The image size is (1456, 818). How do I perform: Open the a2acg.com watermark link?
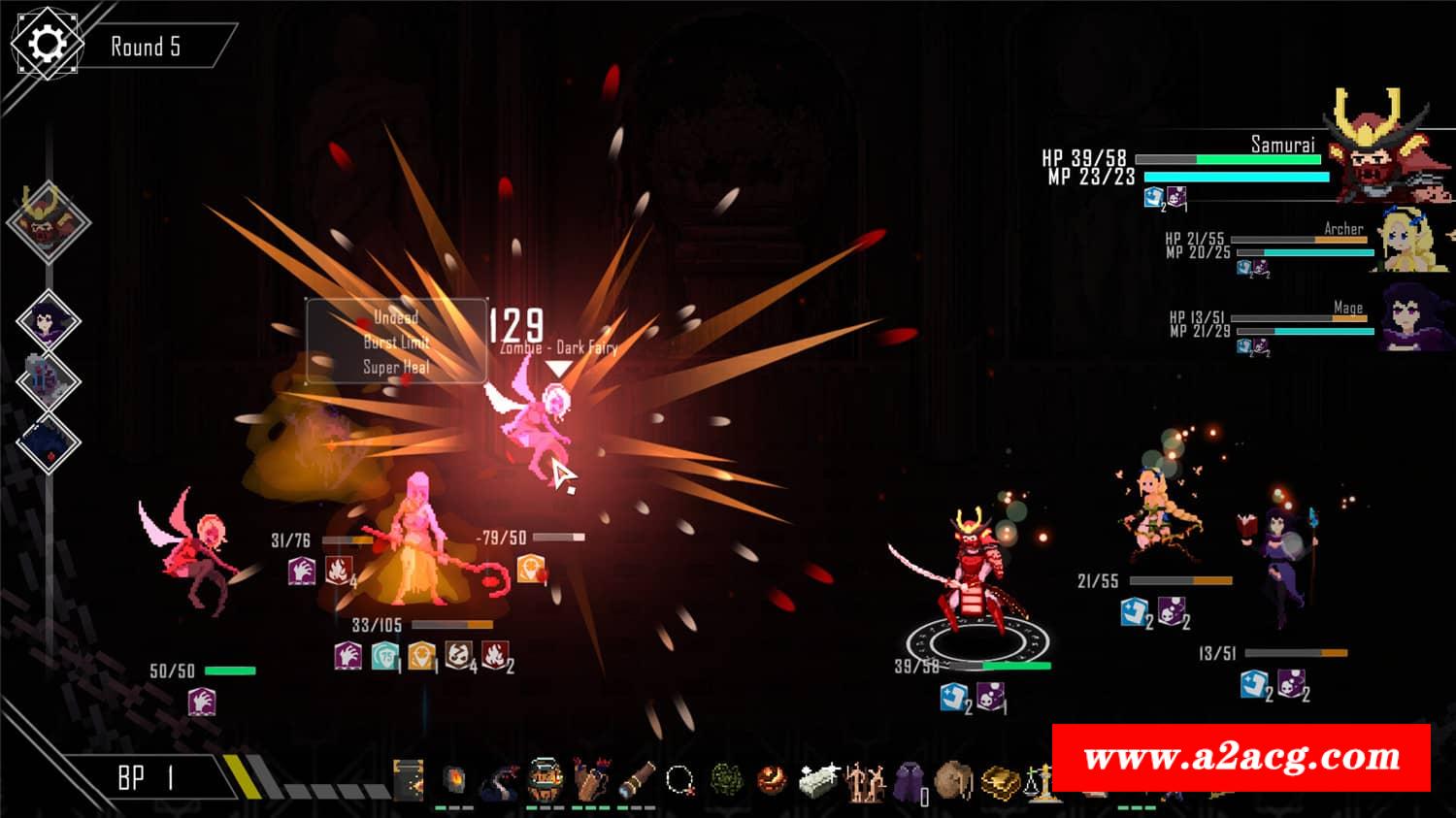point(1241,757)
